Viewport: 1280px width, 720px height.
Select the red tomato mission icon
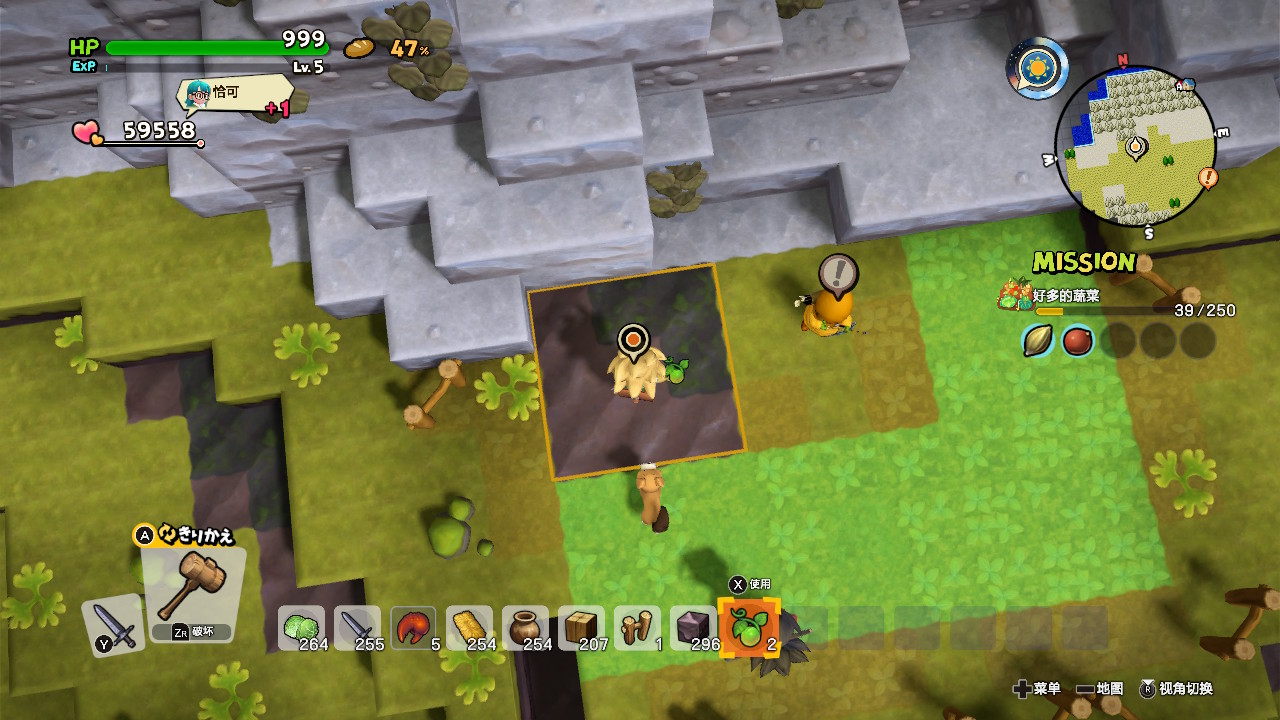(x=1077, y=341)
